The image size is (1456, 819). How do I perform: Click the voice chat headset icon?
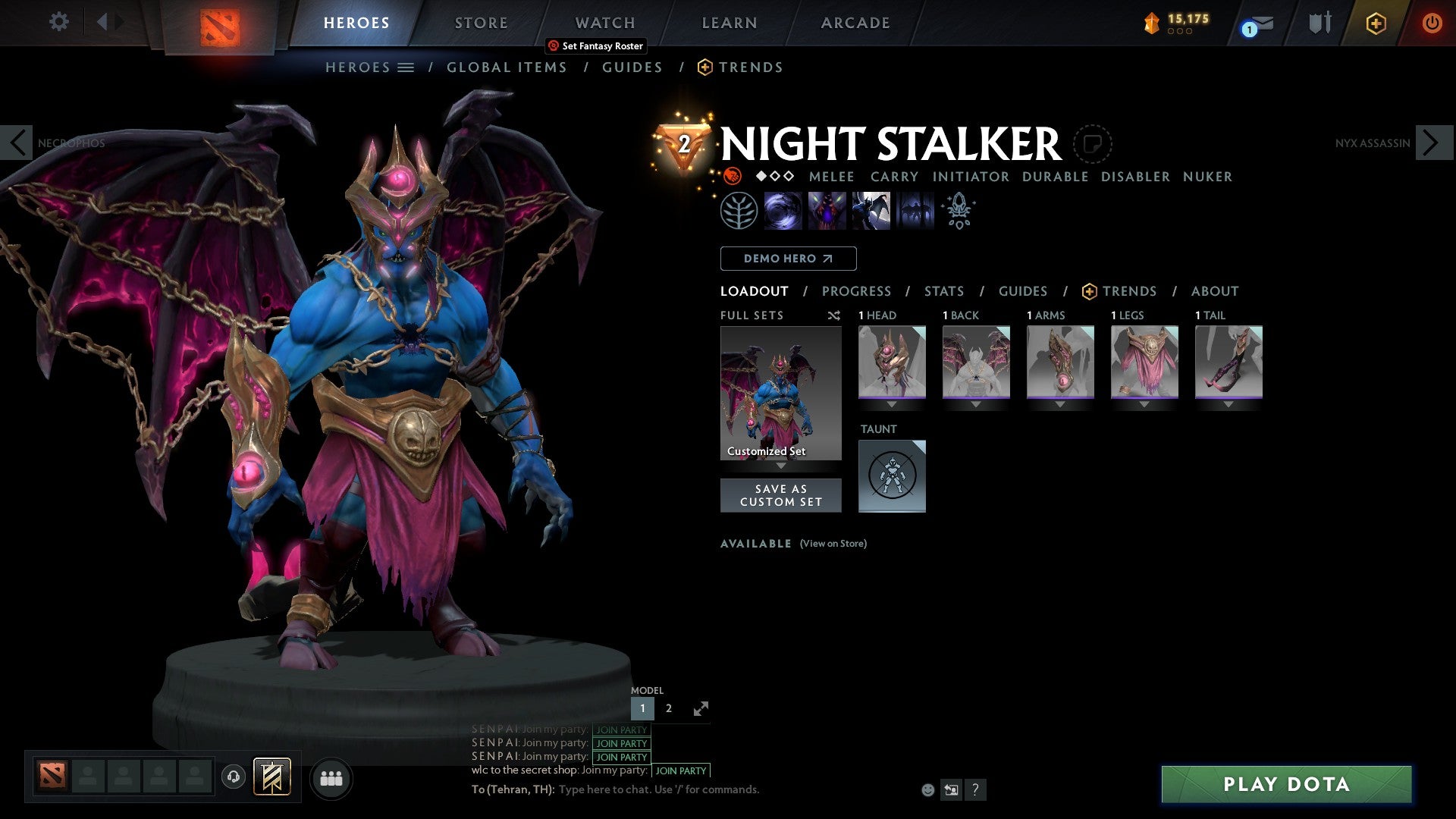pos(234,778)
